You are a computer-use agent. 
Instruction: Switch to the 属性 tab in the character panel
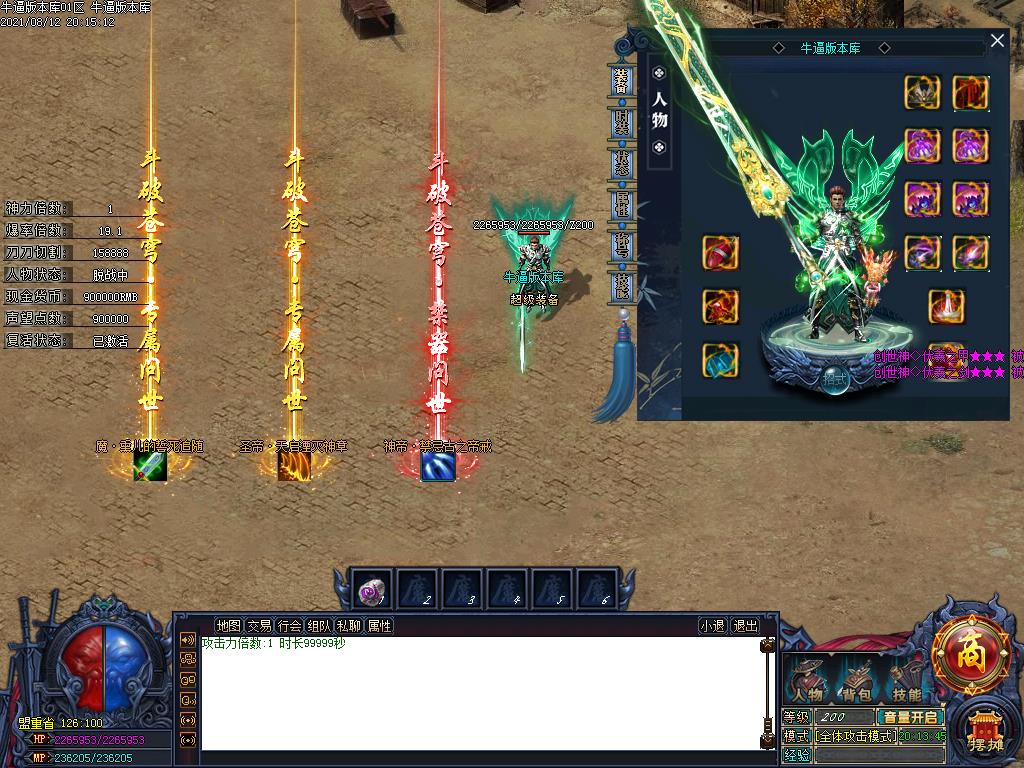point(621,205)
